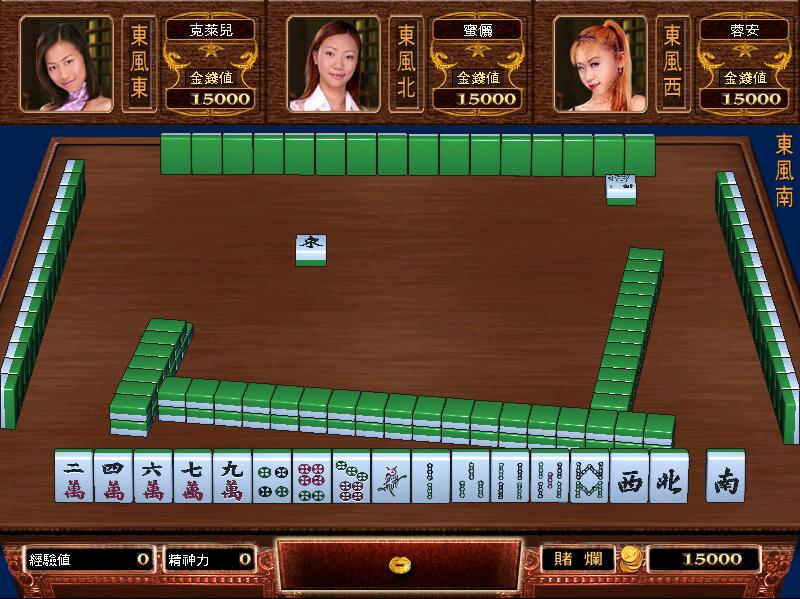The height and width of the screenshot is (599, 800).
Task: Click the gold oval button on the bottom panel
Action: click(398, 565)
